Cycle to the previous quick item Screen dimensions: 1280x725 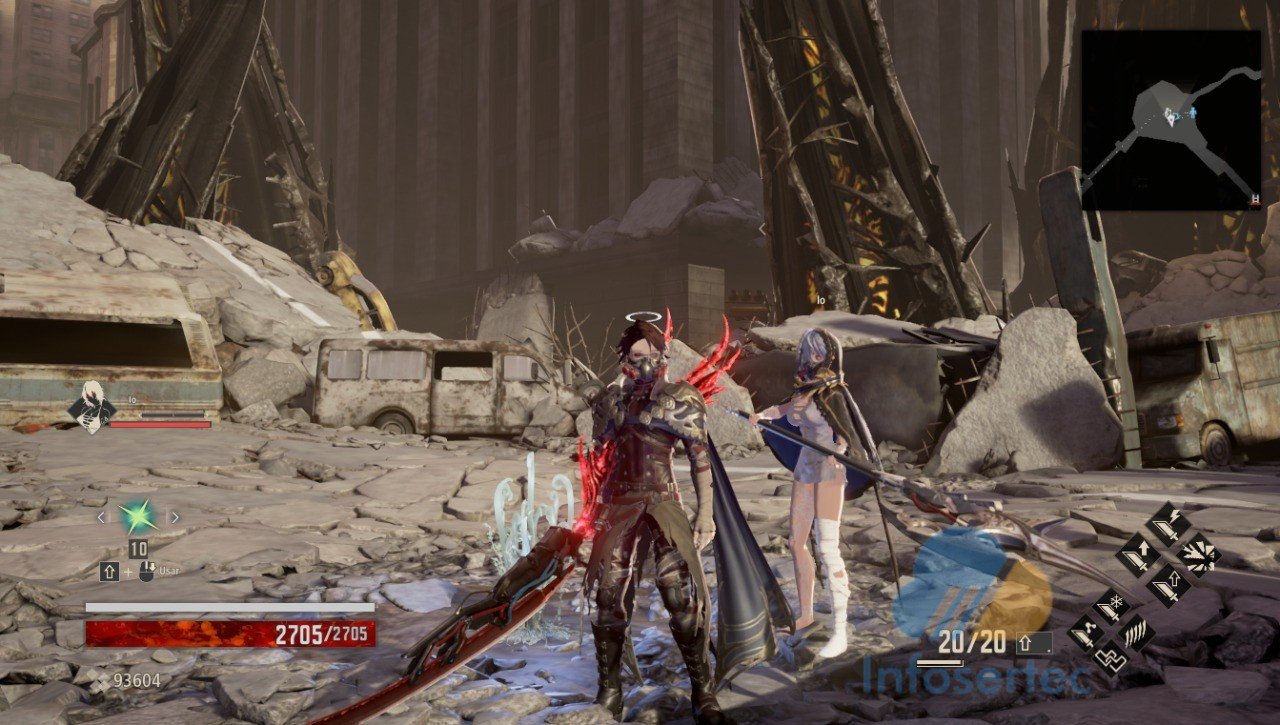pyautogui.click(x=101, y=518)
